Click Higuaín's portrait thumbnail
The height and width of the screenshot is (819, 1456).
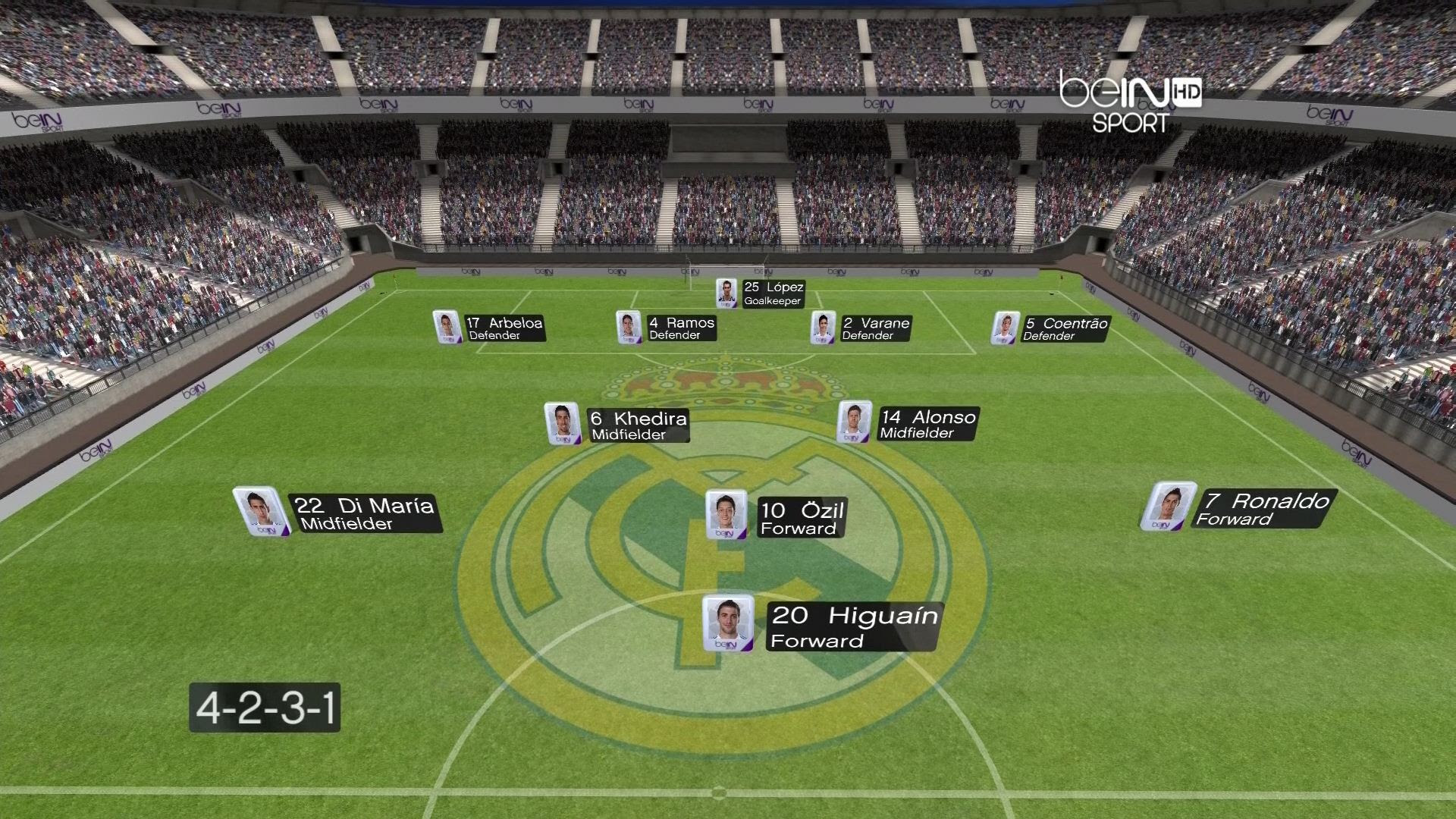tap(728, 624)
